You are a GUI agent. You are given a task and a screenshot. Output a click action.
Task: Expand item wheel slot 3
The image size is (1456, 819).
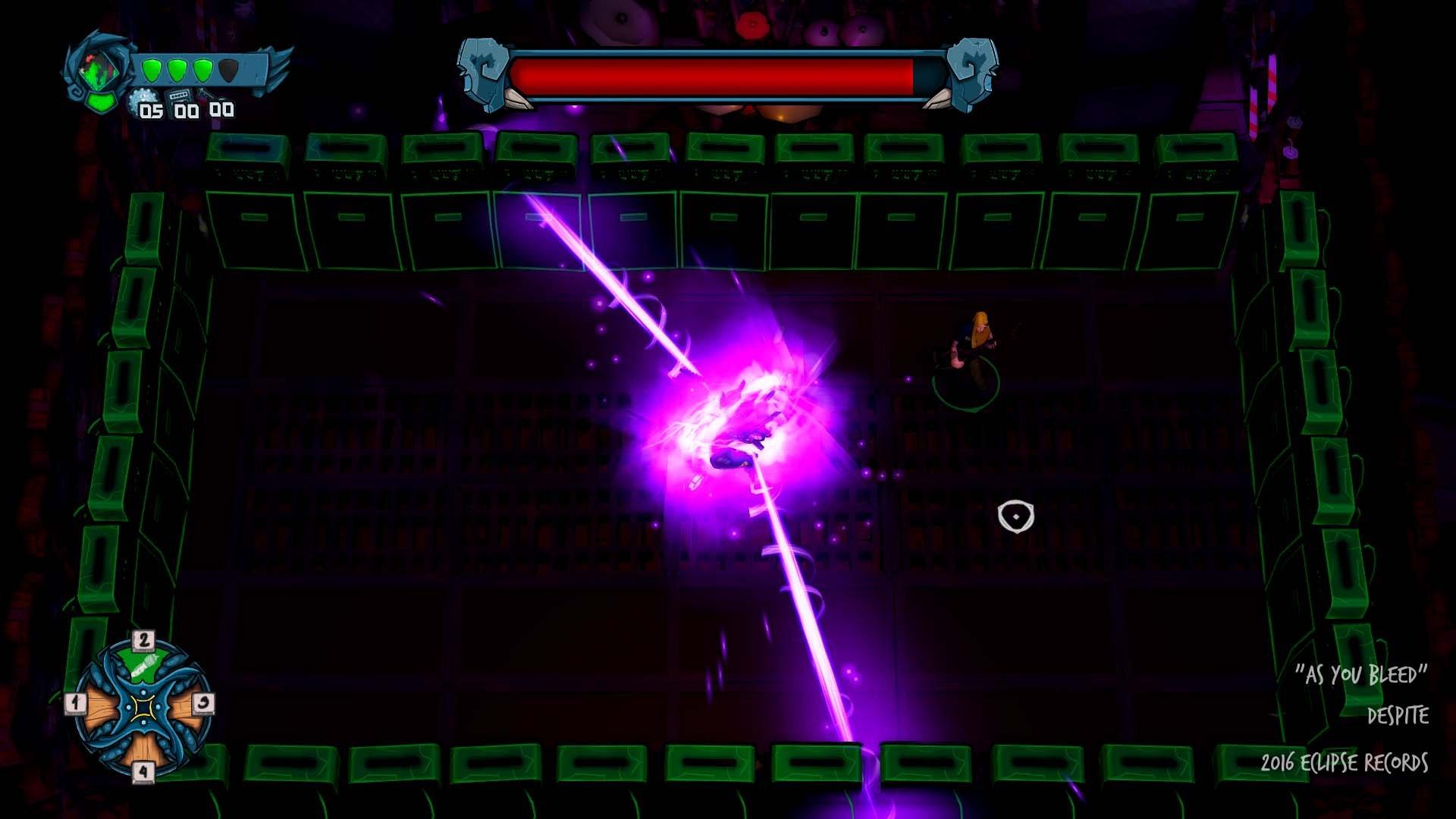(203, 702)
